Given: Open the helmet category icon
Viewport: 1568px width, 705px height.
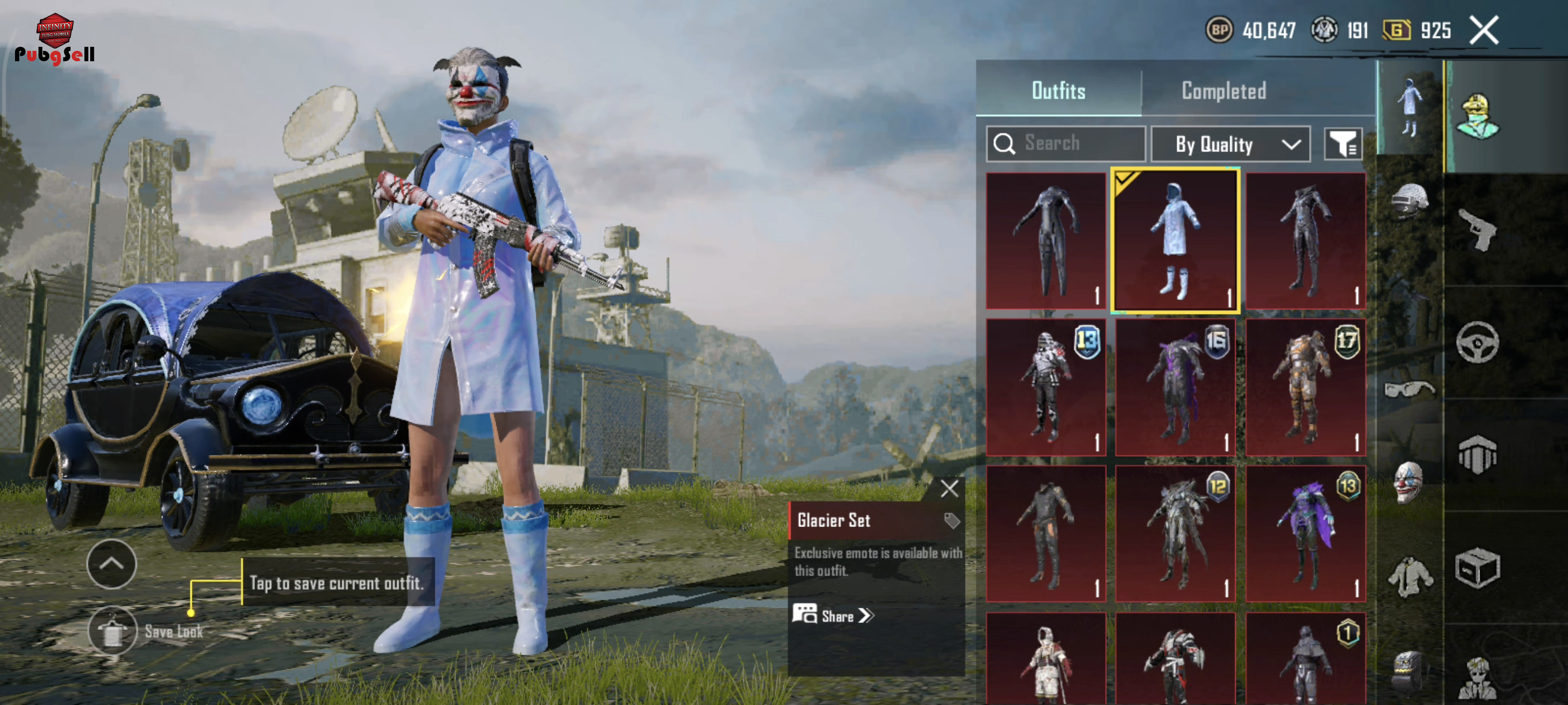Looking at the screenshot, I should pos(1409,201).
